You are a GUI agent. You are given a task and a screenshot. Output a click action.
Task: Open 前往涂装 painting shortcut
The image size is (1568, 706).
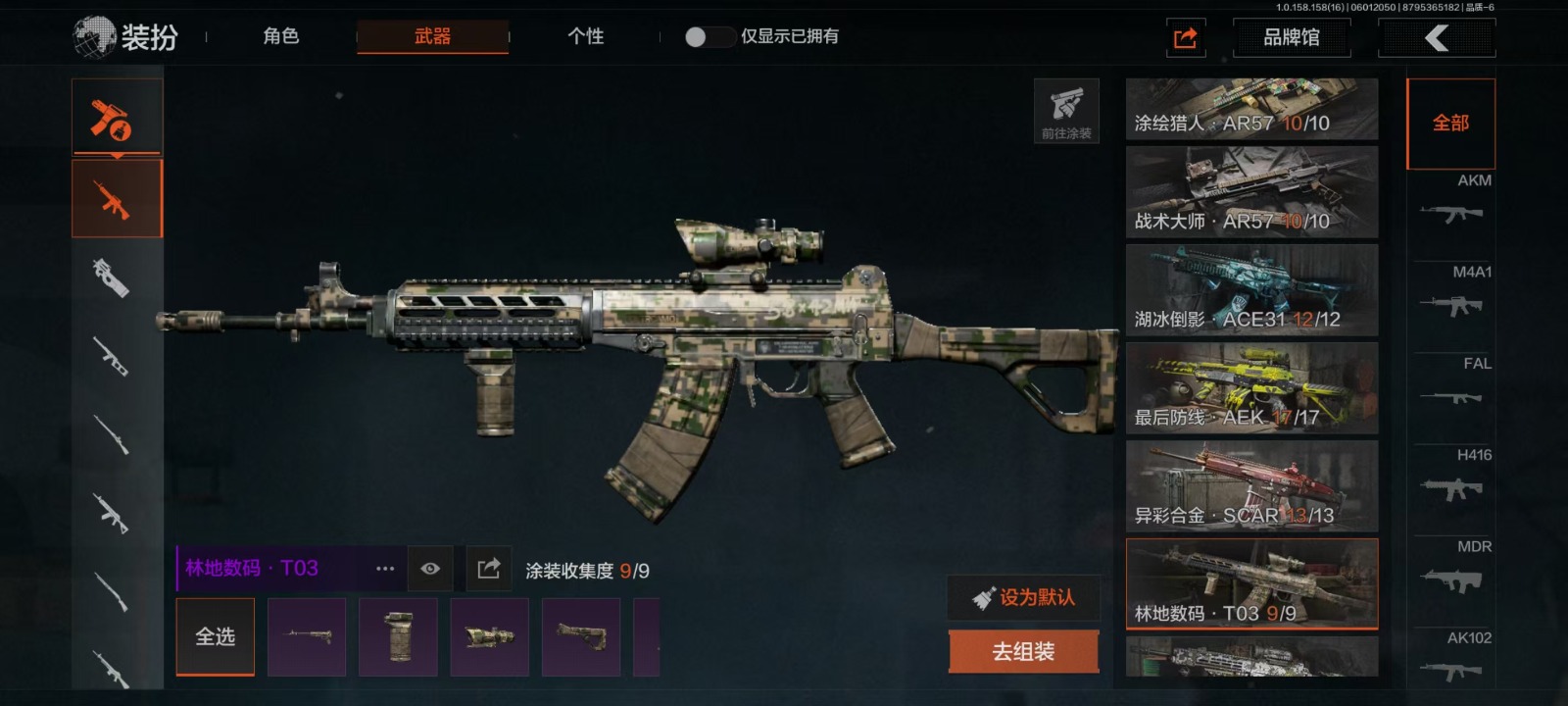coord(1066,111)
